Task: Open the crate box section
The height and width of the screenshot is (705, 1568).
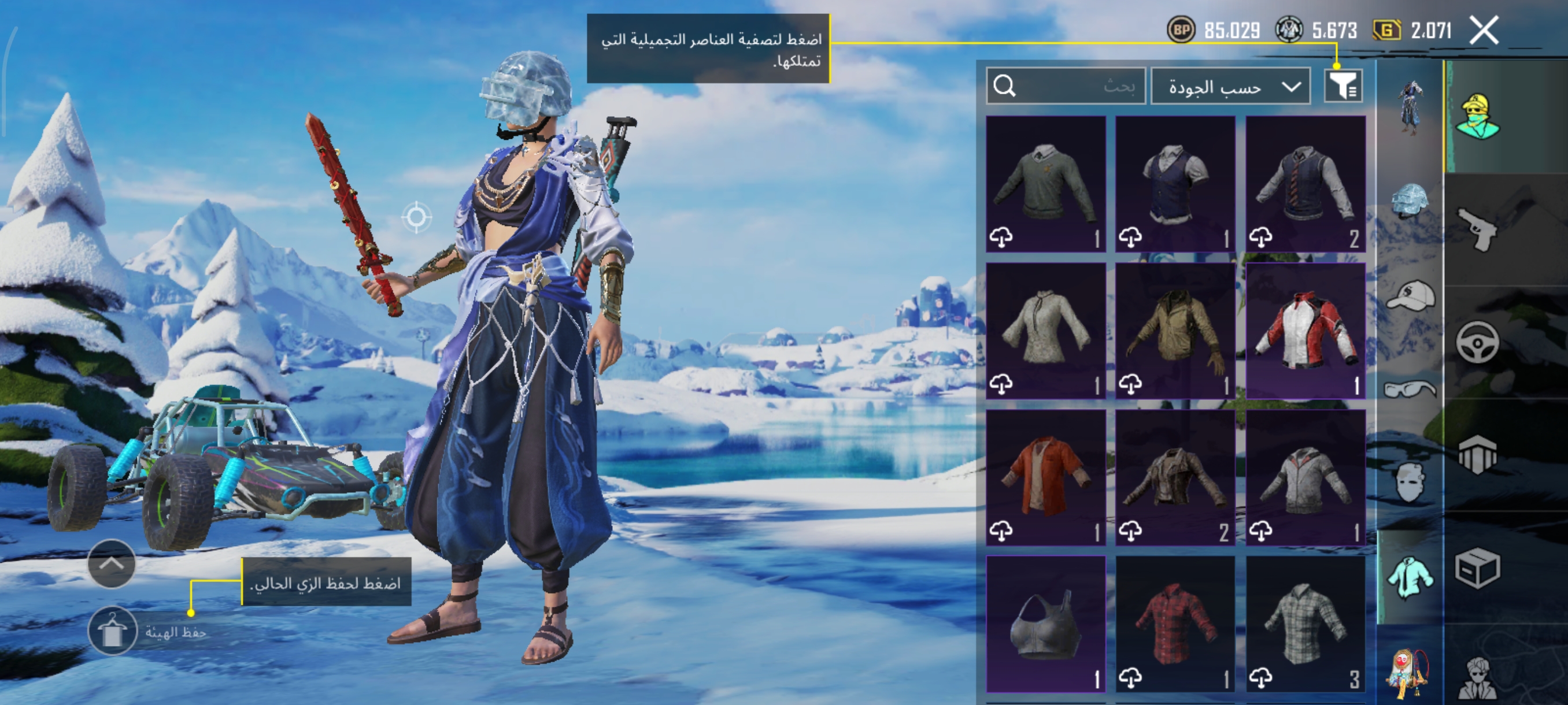Action: coord(1478,568)
